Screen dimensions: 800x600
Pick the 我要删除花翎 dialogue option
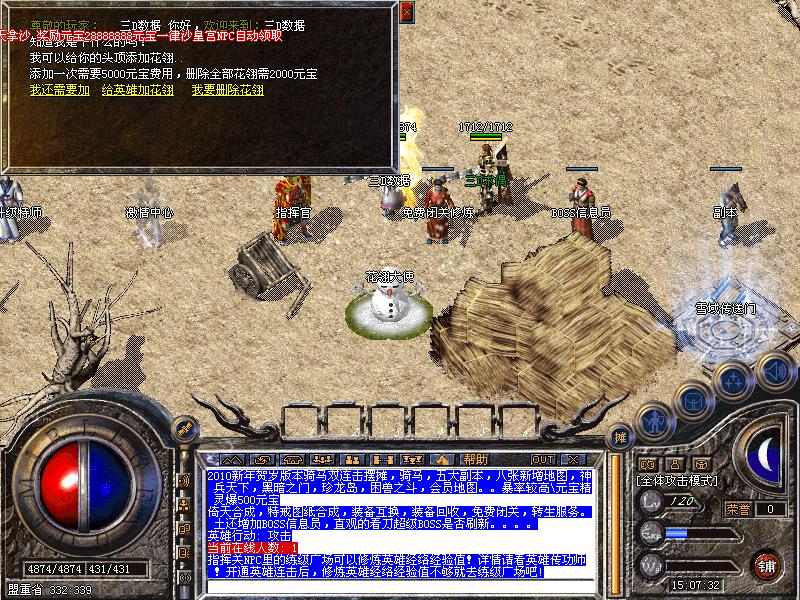pyautogui.click(x=228, y=90)
